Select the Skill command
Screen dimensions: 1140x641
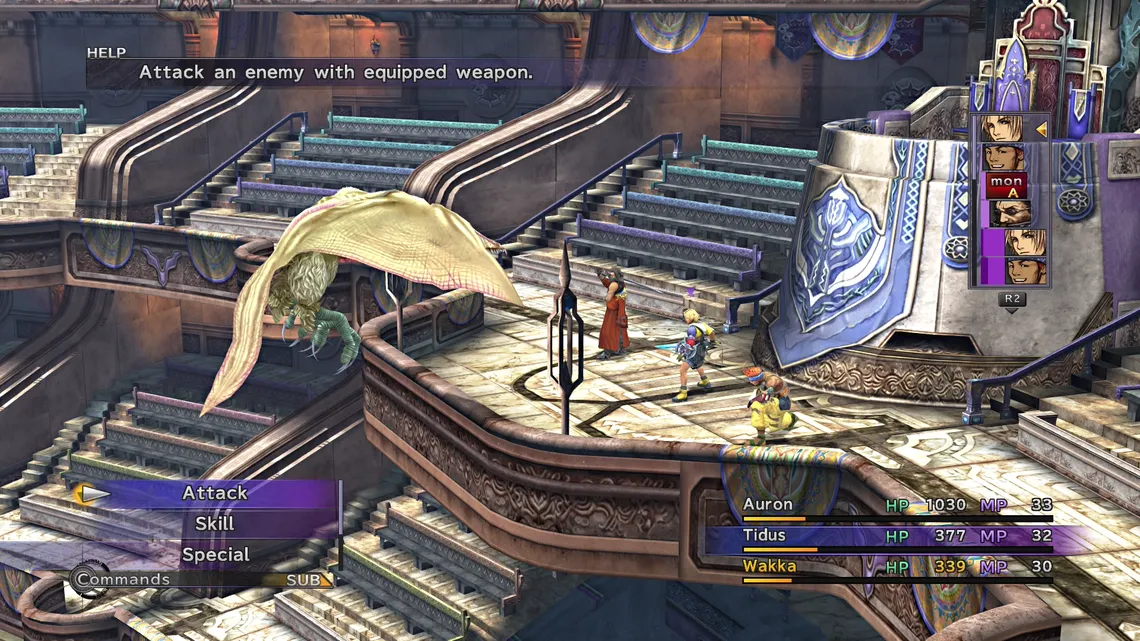coord(214,523)
